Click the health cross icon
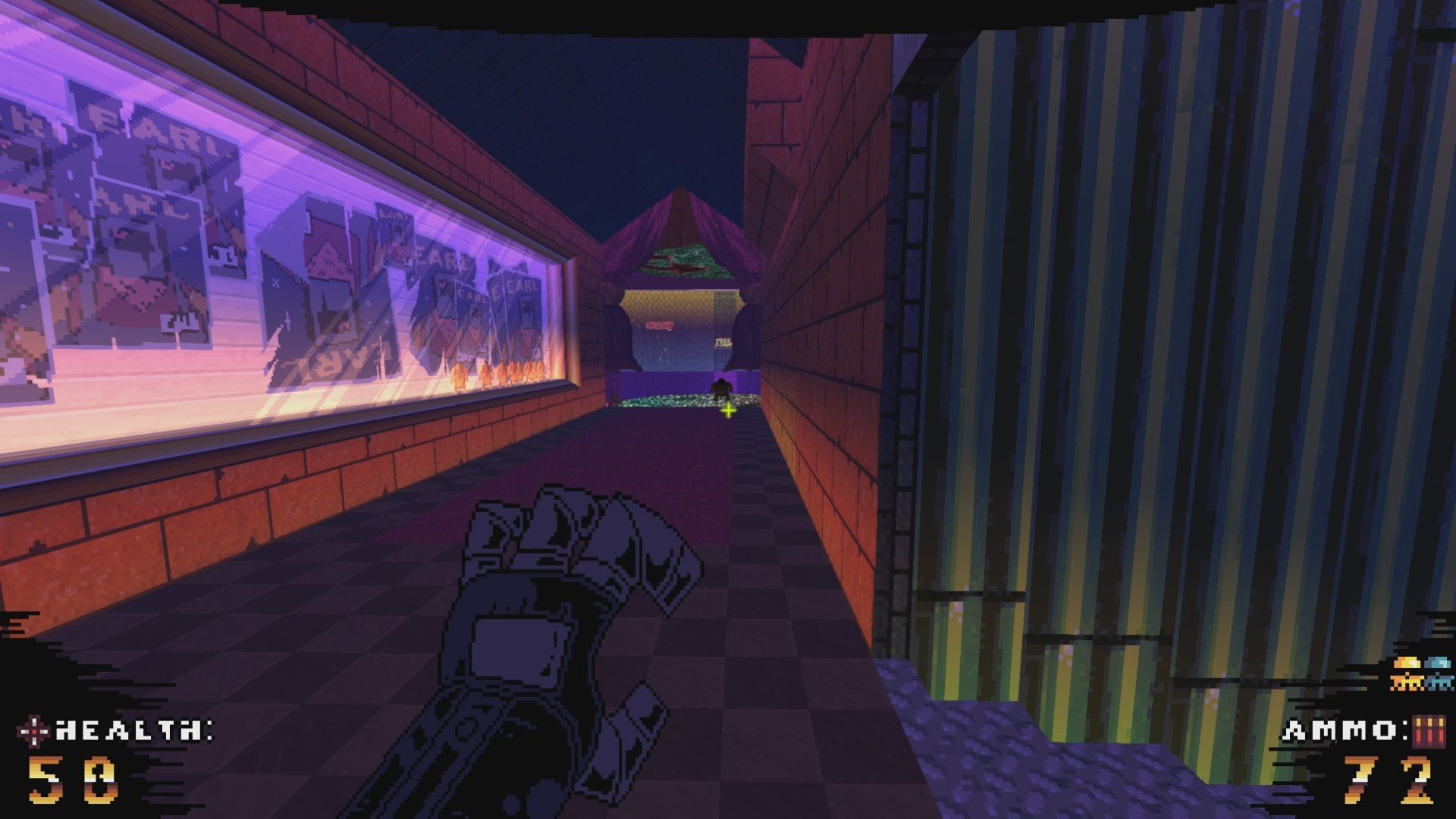 pyautogui.click(x=35, y=731)
